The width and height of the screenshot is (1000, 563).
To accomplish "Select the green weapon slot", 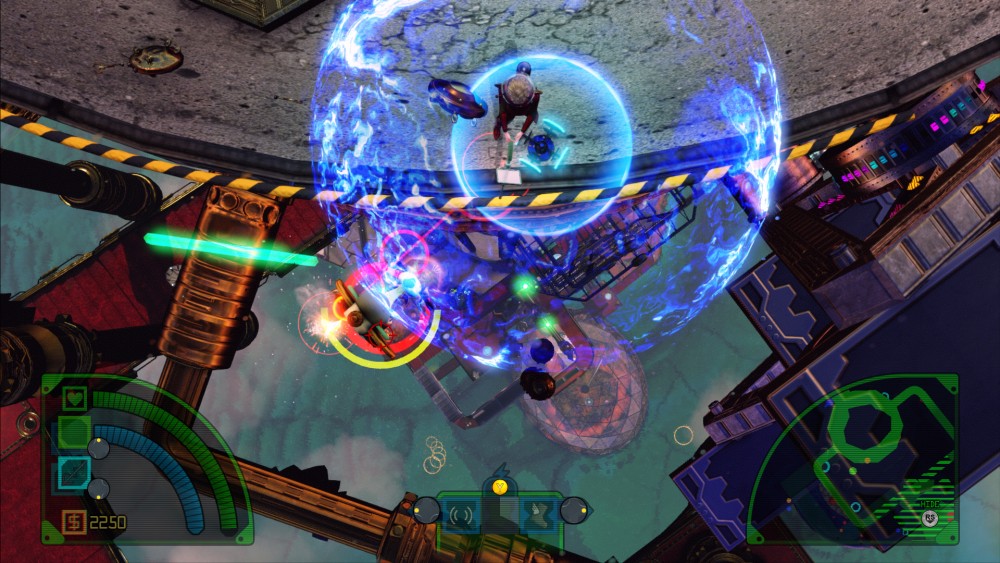I will (x=73, y=432).
